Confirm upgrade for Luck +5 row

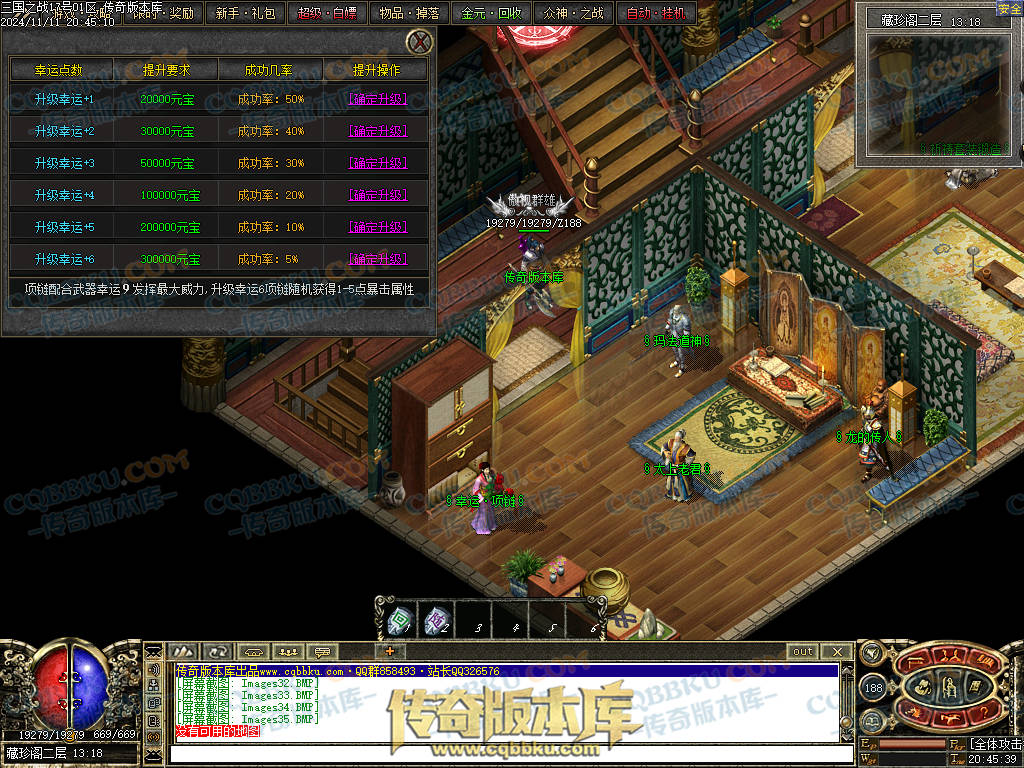tap(377, 227)
